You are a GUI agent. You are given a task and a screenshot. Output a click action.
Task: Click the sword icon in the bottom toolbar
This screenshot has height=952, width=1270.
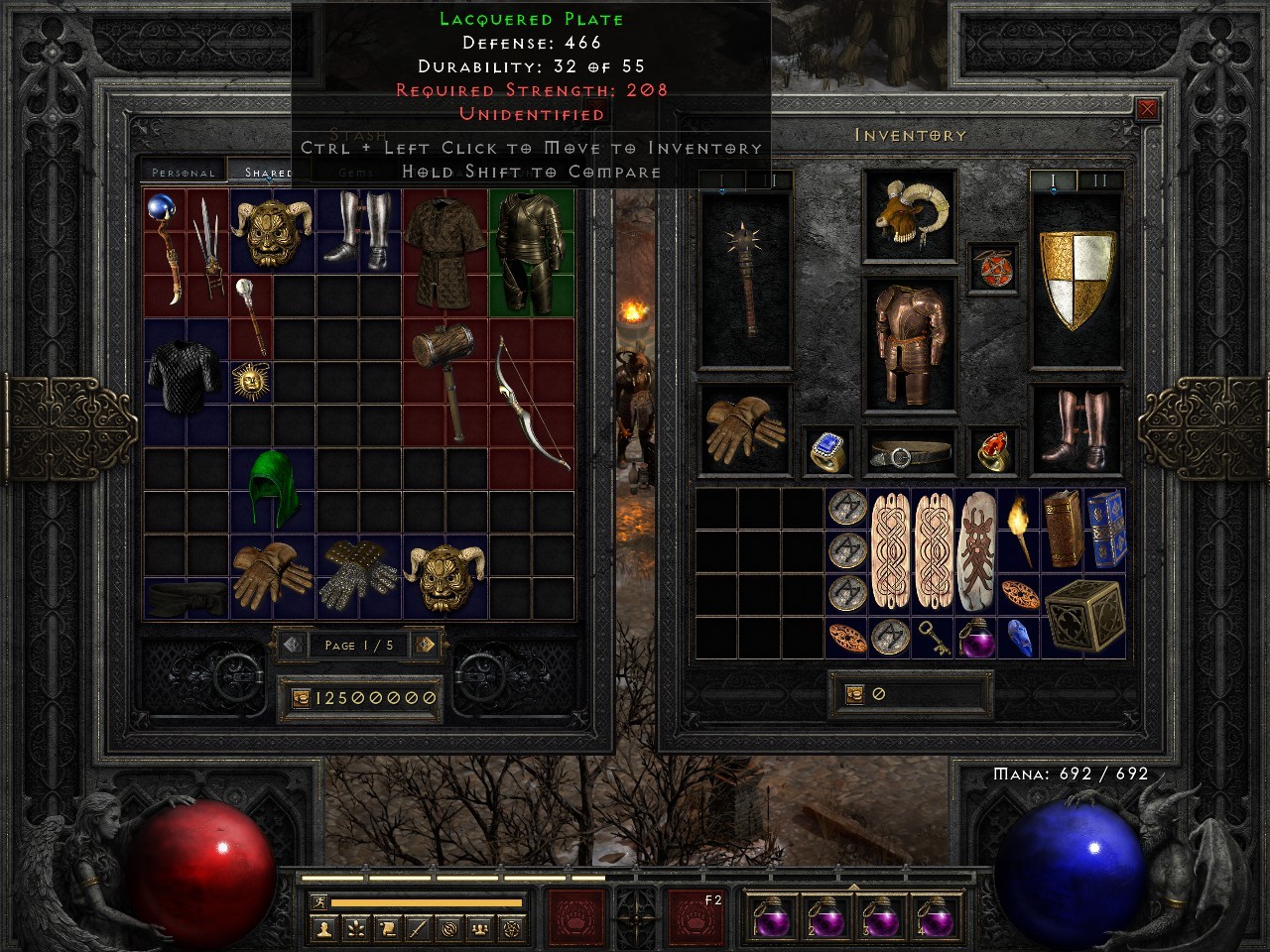tap(420, 927)
